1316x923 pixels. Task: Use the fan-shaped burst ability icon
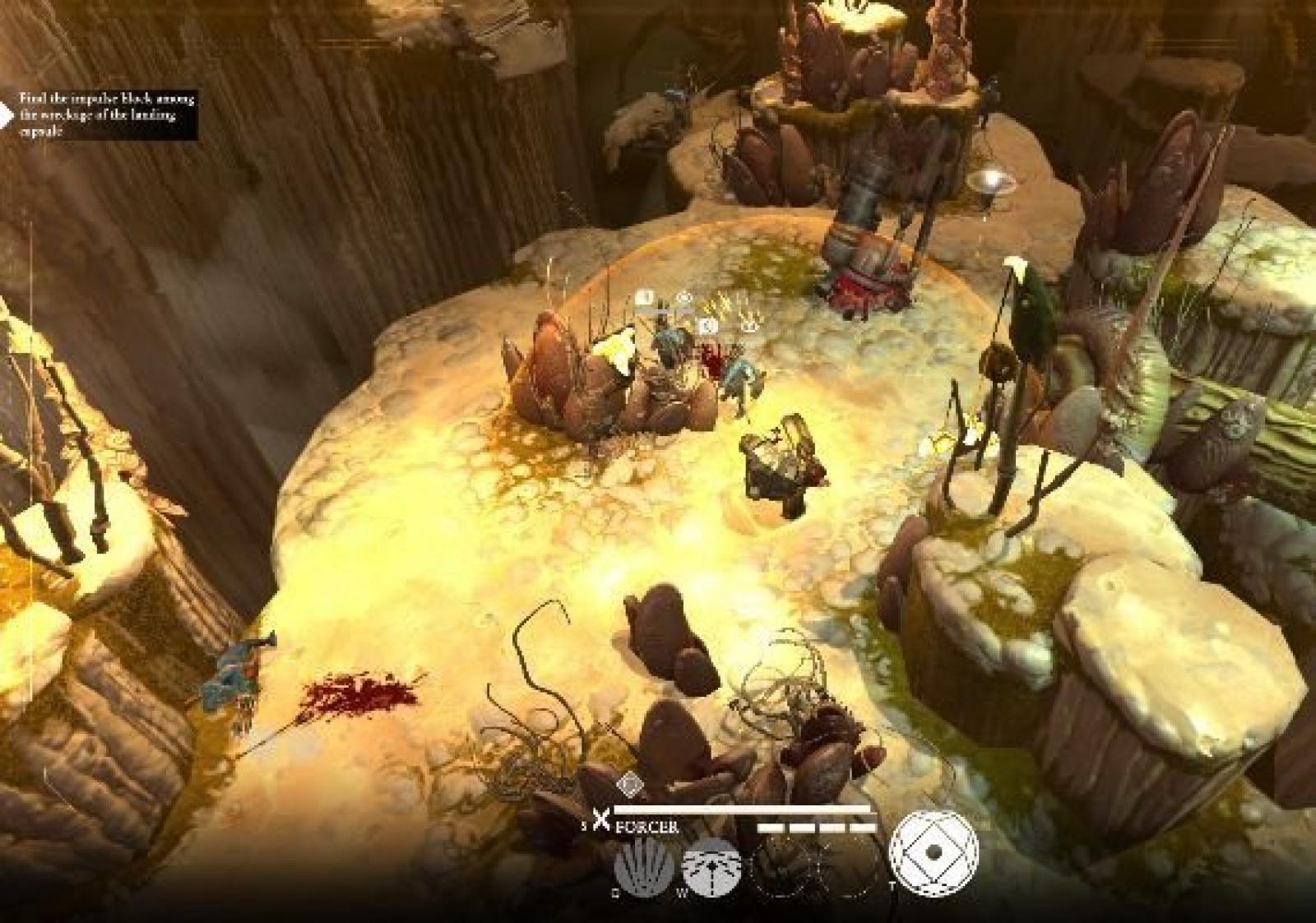(x=712, y=868)
